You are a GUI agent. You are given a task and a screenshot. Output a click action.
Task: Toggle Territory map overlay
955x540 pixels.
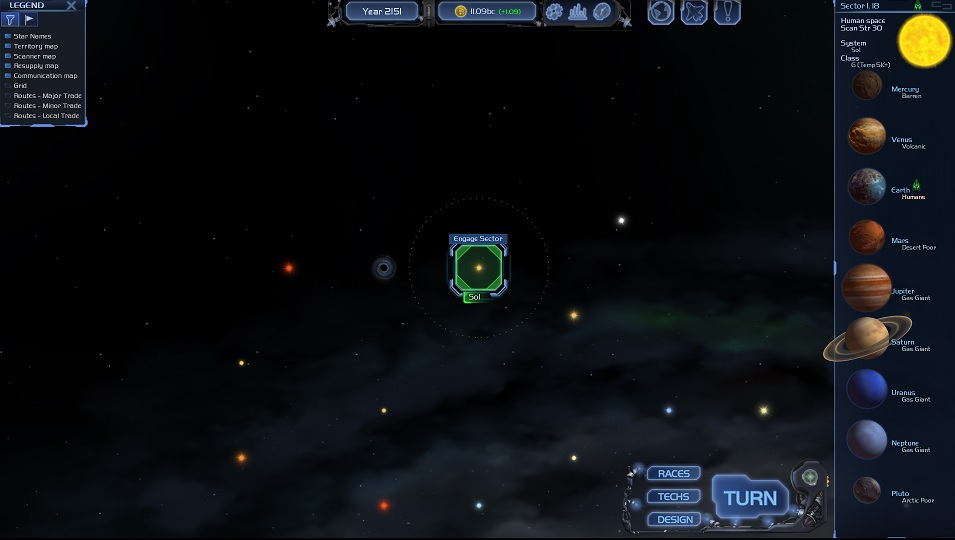8,46
